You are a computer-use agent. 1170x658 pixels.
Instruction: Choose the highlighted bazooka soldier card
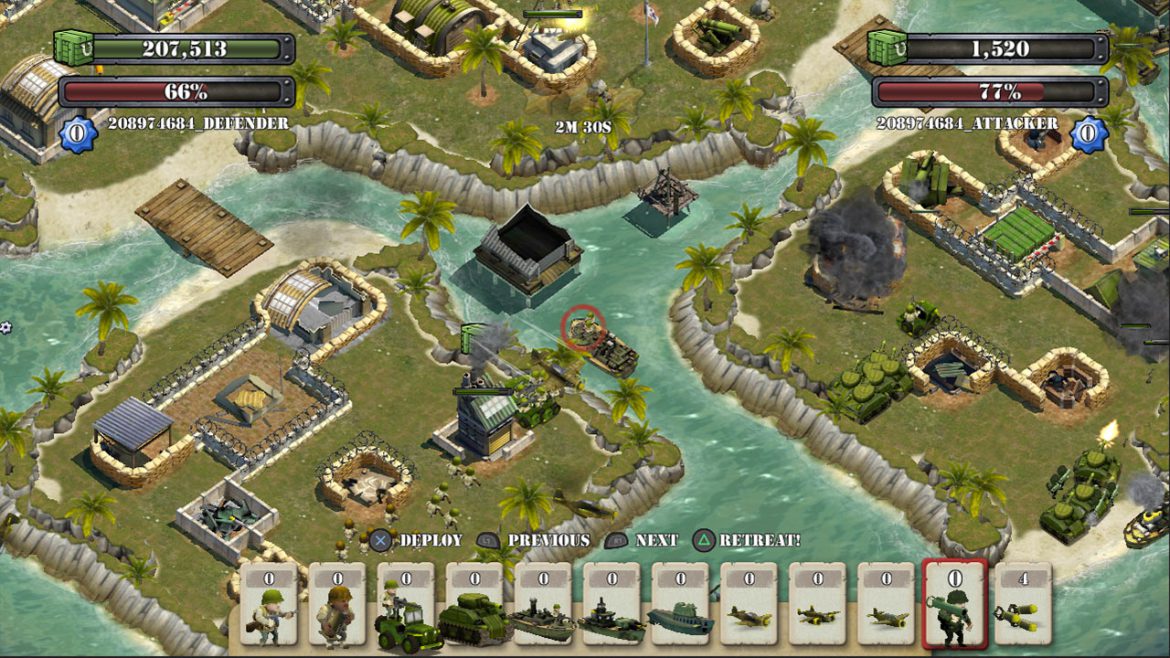coord(955,606)
